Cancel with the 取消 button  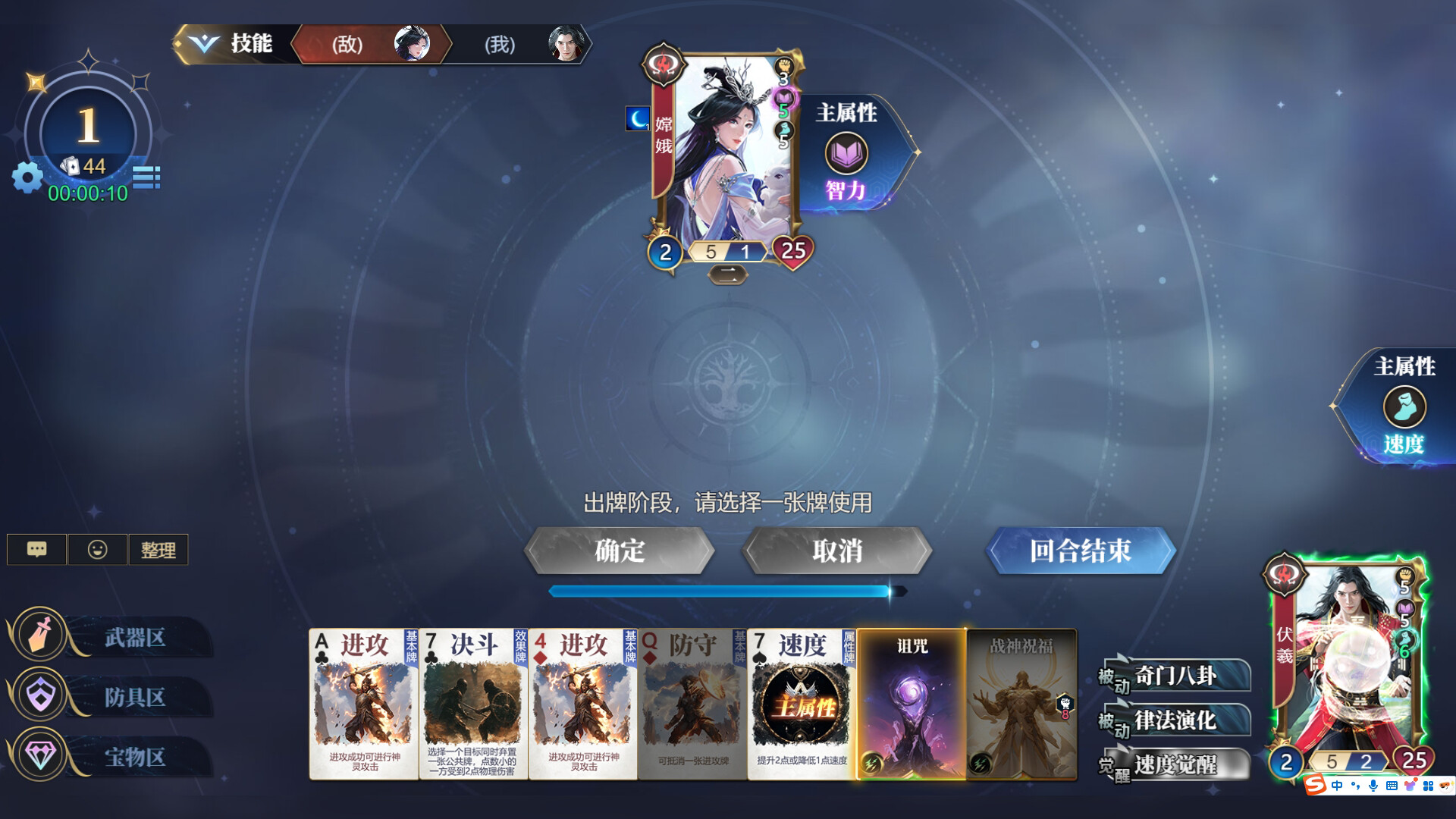click(836, 551)
